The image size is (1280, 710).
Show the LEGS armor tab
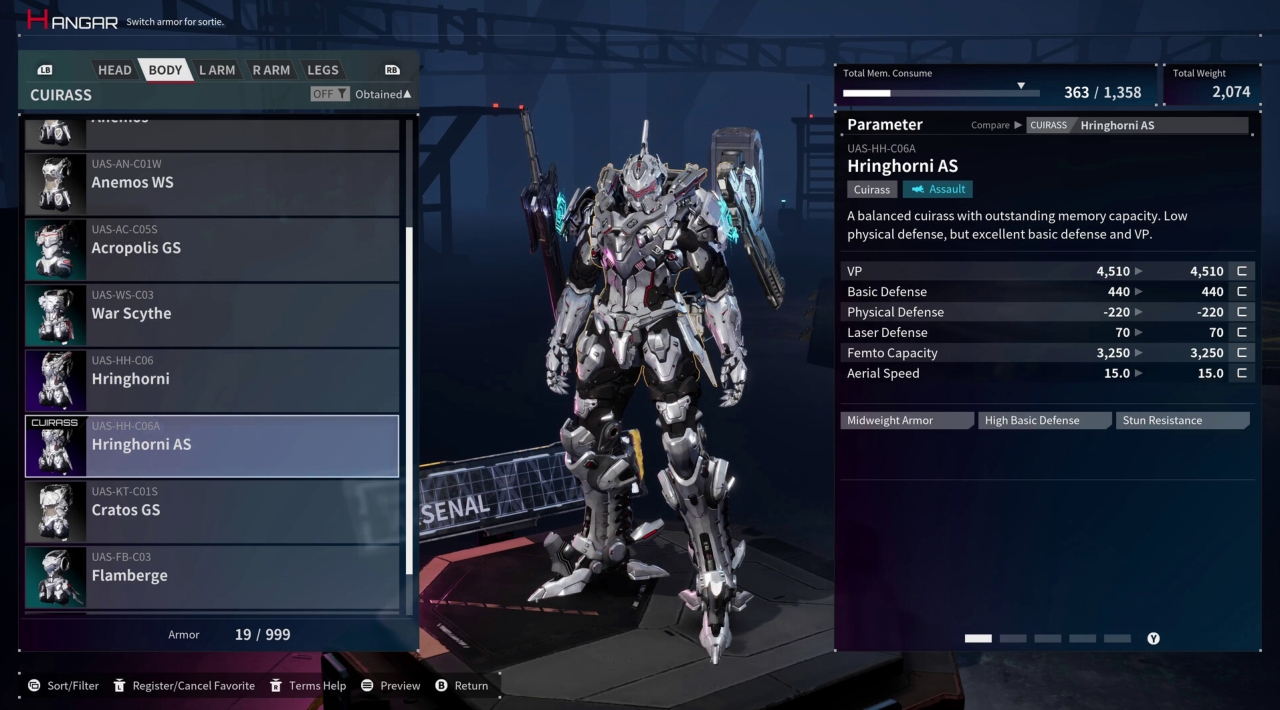click(x=323, y=70)
